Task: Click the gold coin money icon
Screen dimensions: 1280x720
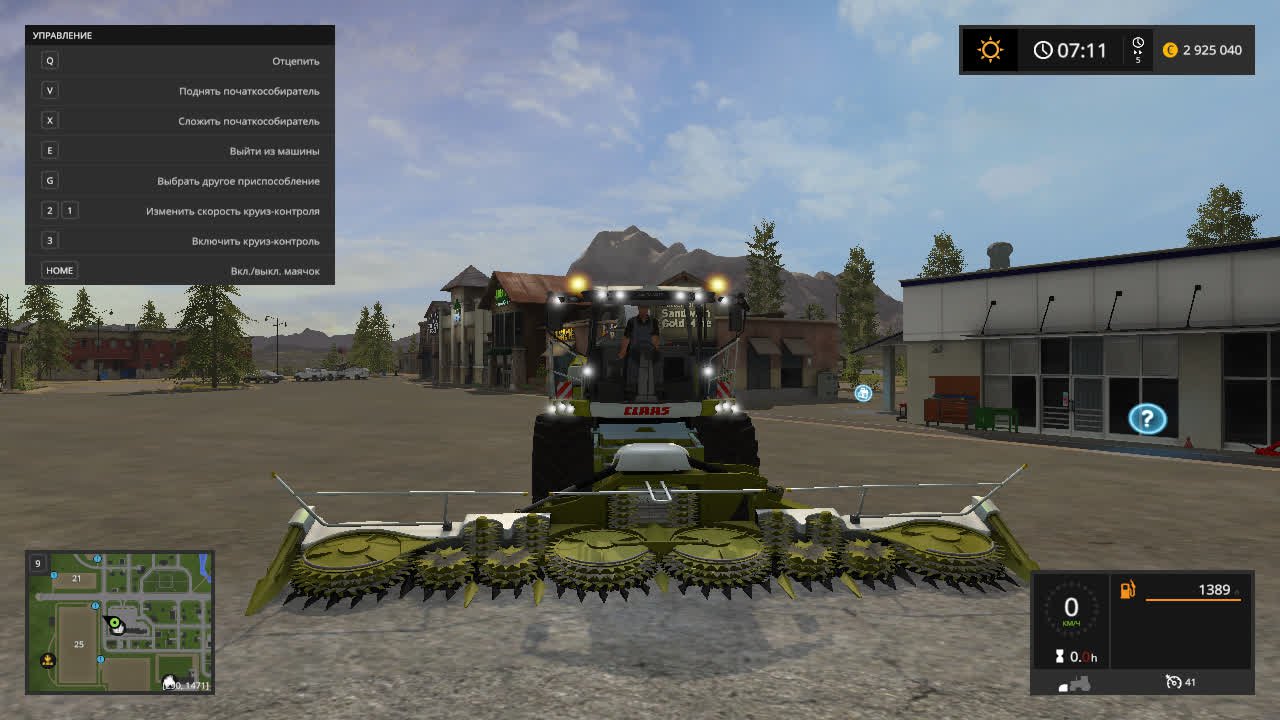Action: click(1170, 50)
